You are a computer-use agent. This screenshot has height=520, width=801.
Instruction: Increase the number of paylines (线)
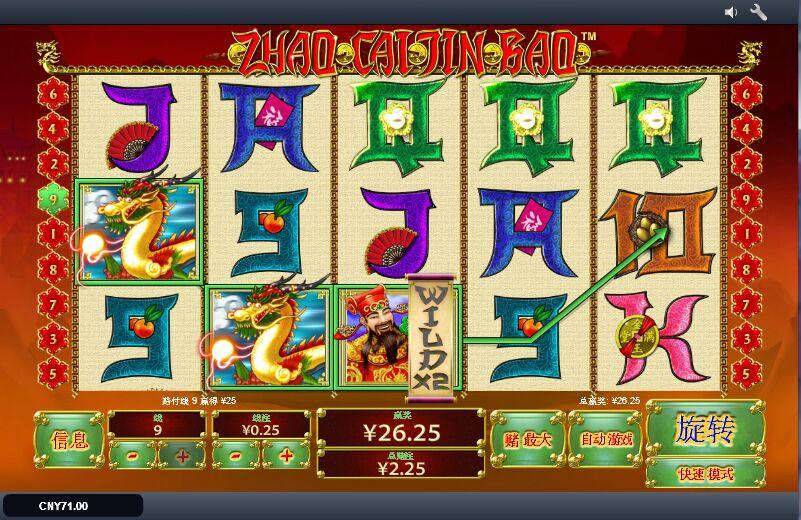coord(182,456)
